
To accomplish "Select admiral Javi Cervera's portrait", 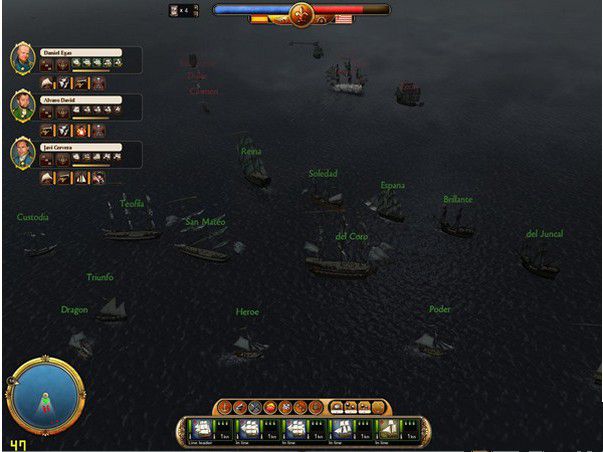I will (x=24, y=152).
